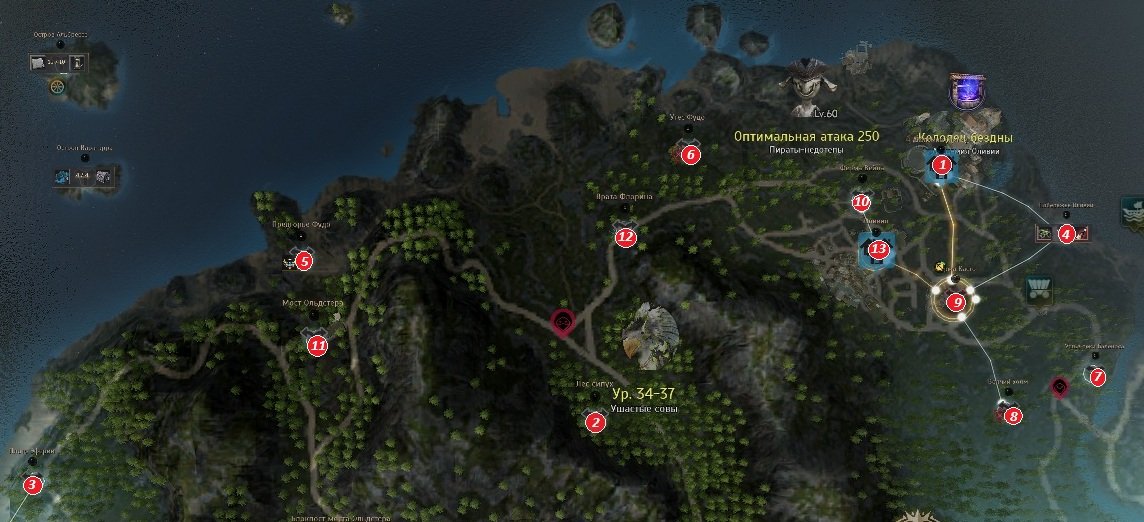Viewport: 1144px width, 522px height.
Task: Click the map node numbered 7
Action: pyautogui.click(x=1097, y=377)
